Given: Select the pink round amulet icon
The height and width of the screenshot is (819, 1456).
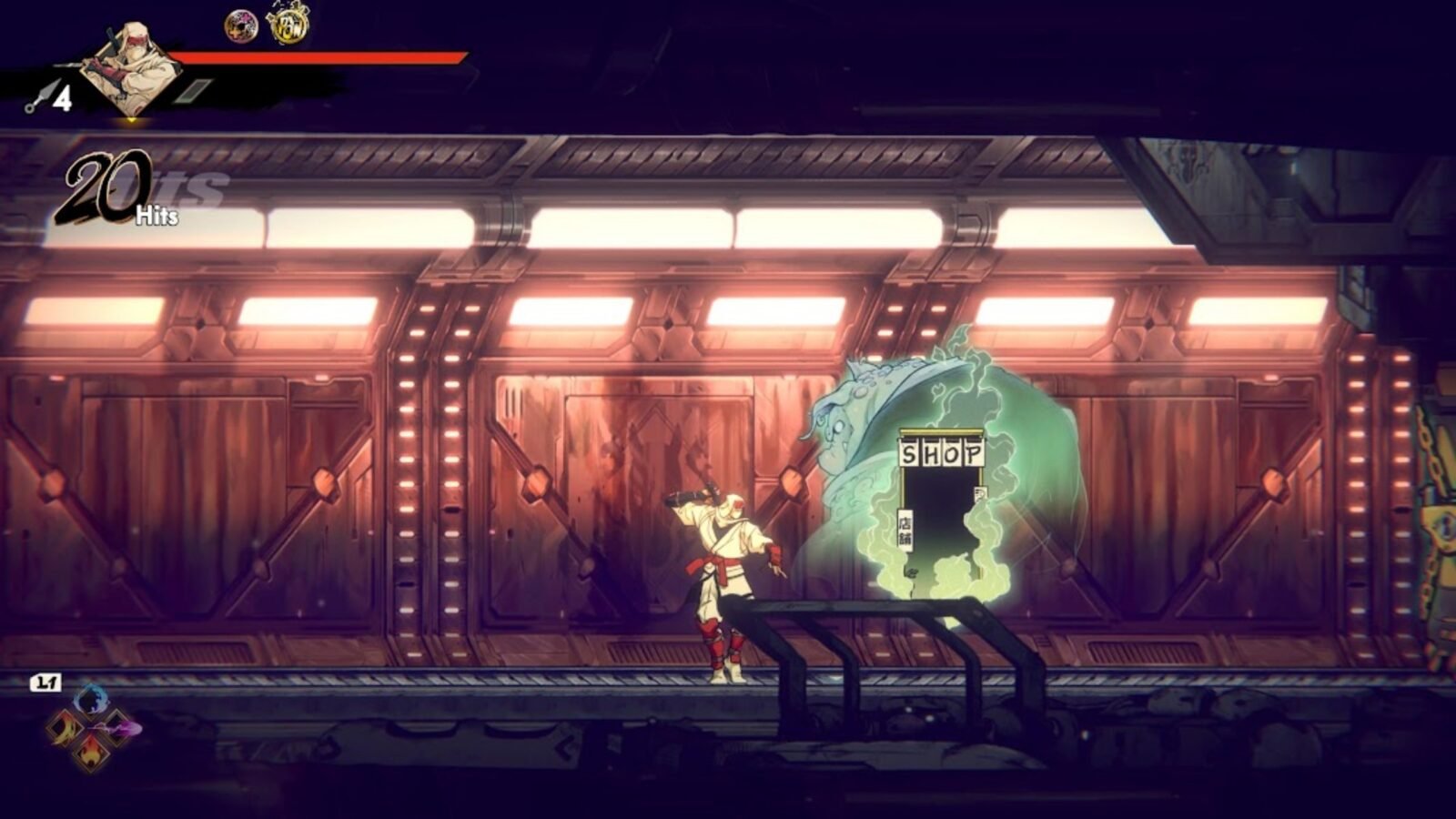Looking at the screenshot, I should click(x=241, y=25).
